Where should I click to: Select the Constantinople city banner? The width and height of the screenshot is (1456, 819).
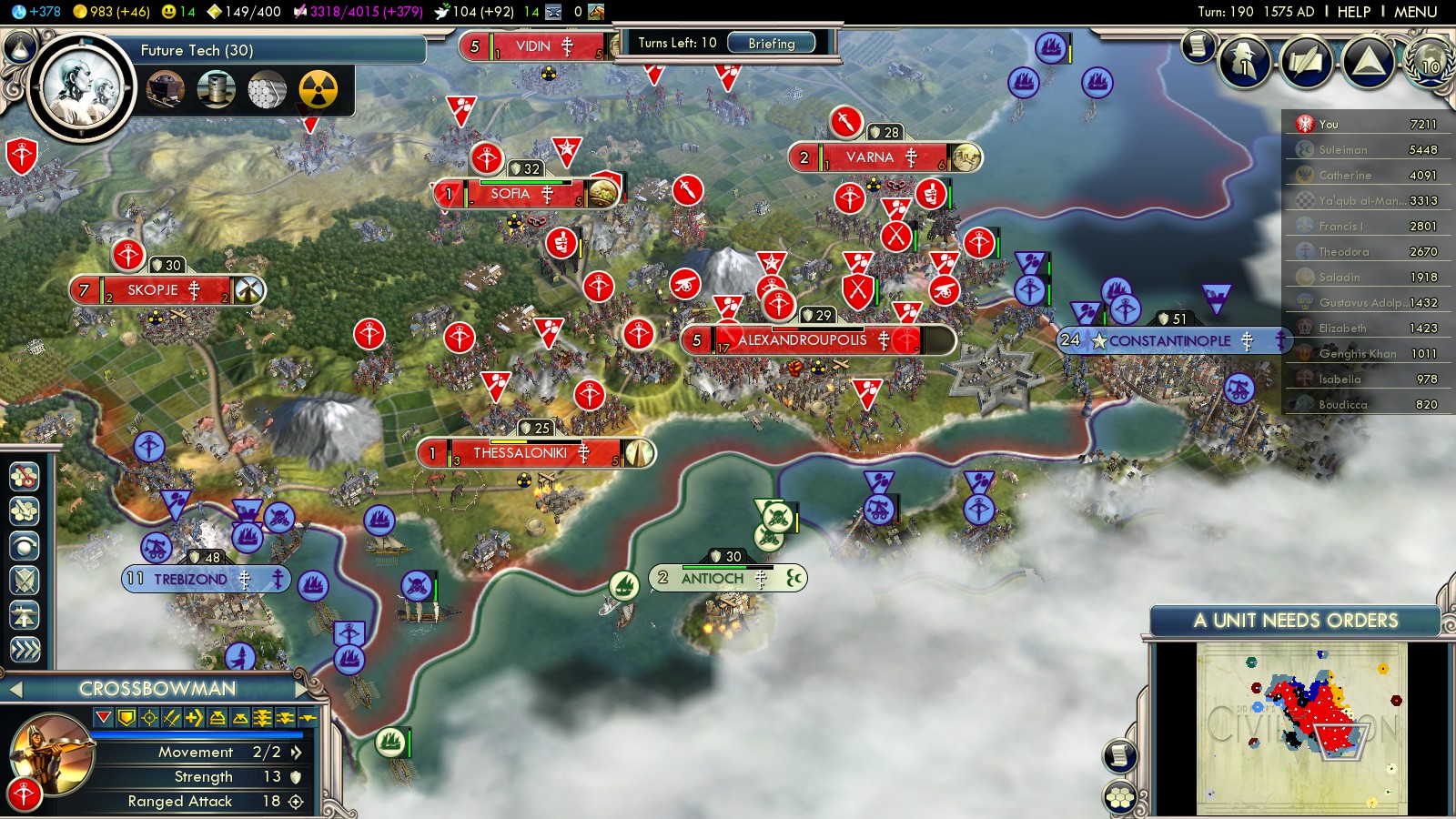tap(1171, 341)
